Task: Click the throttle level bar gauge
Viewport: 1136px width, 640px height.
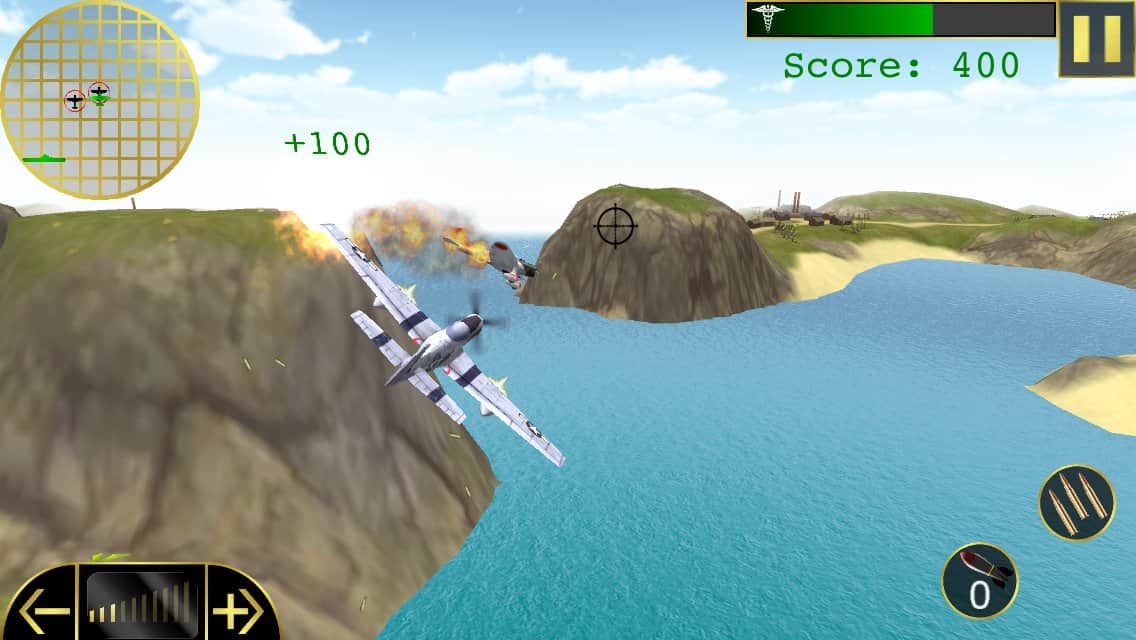Action: click(141, 603)
